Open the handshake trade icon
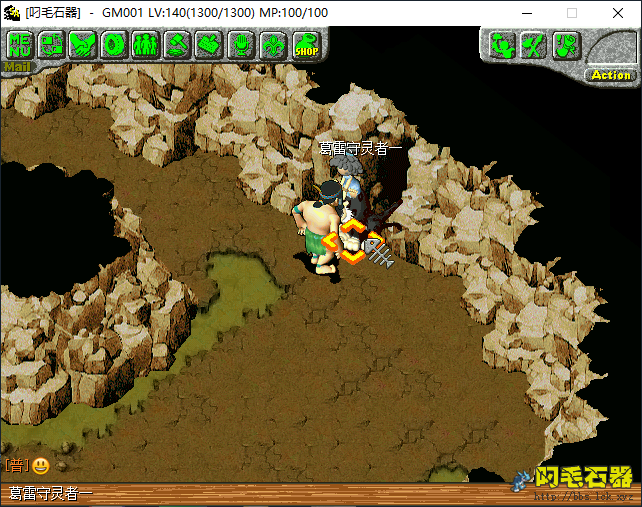Image resolution: width=642 pixels, height=507 pixels. 83,45
